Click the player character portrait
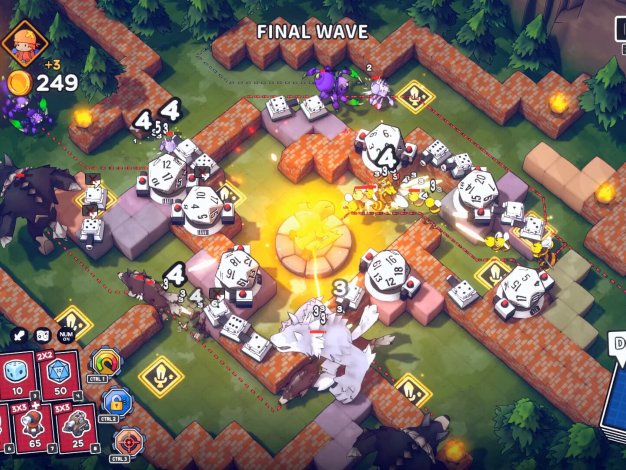This screenshot has width=626, height=470. pyautogui.click(x=18, y=43)
